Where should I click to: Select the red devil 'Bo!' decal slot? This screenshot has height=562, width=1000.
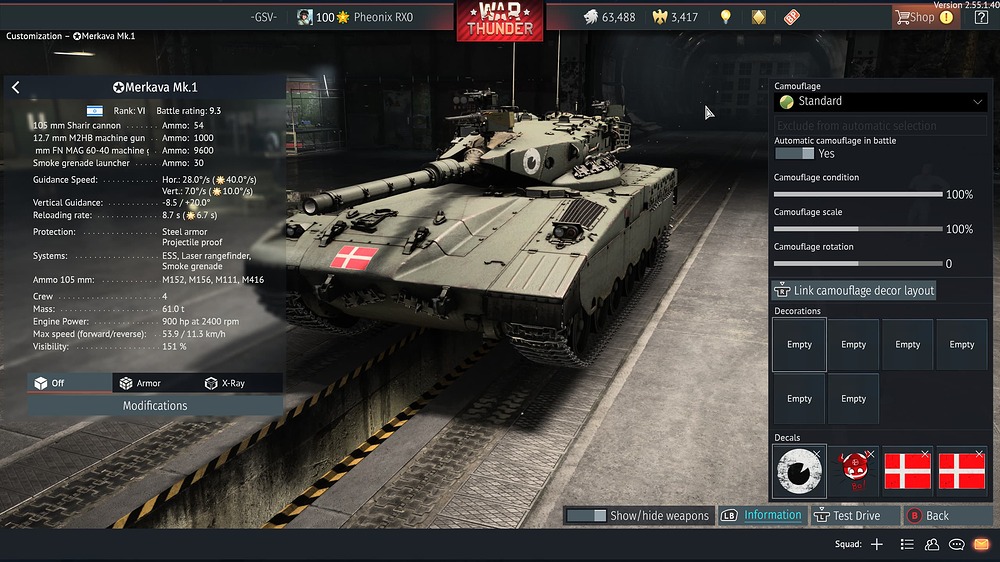pyautogui.click(x=853, y=471)
